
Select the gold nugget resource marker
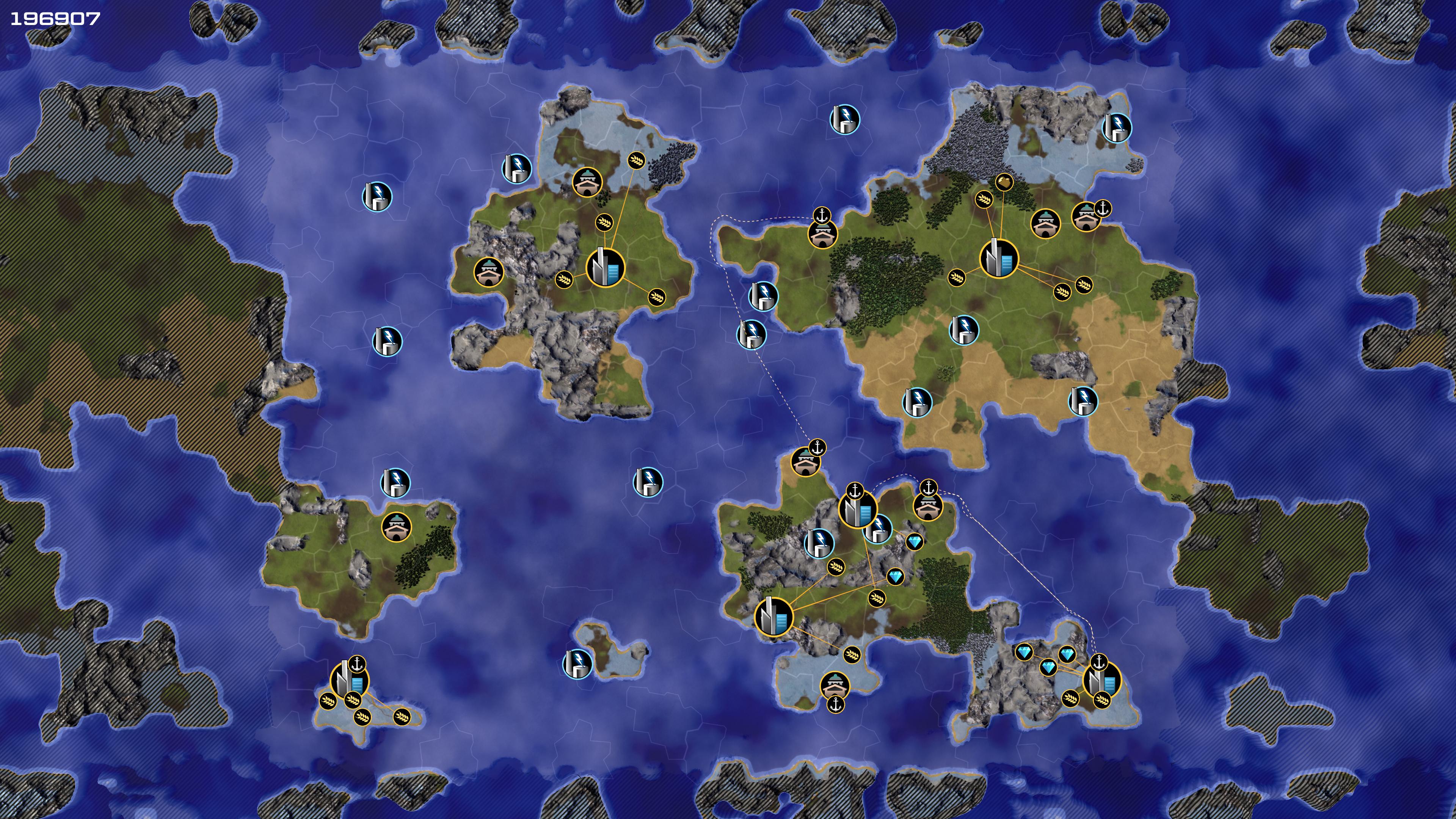pos(1004,182)
